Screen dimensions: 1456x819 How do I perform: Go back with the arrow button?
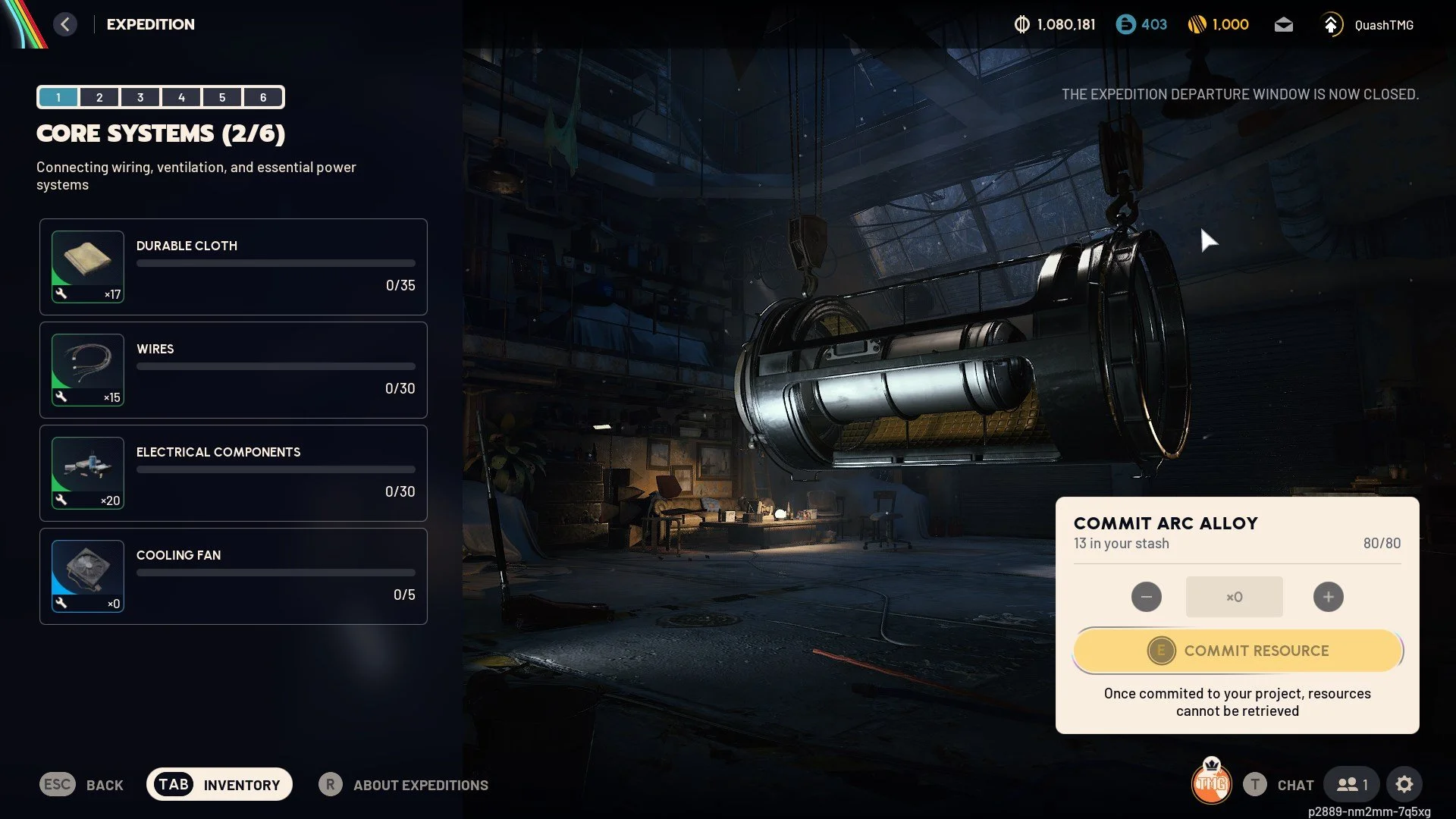click(x=65, y=24)
